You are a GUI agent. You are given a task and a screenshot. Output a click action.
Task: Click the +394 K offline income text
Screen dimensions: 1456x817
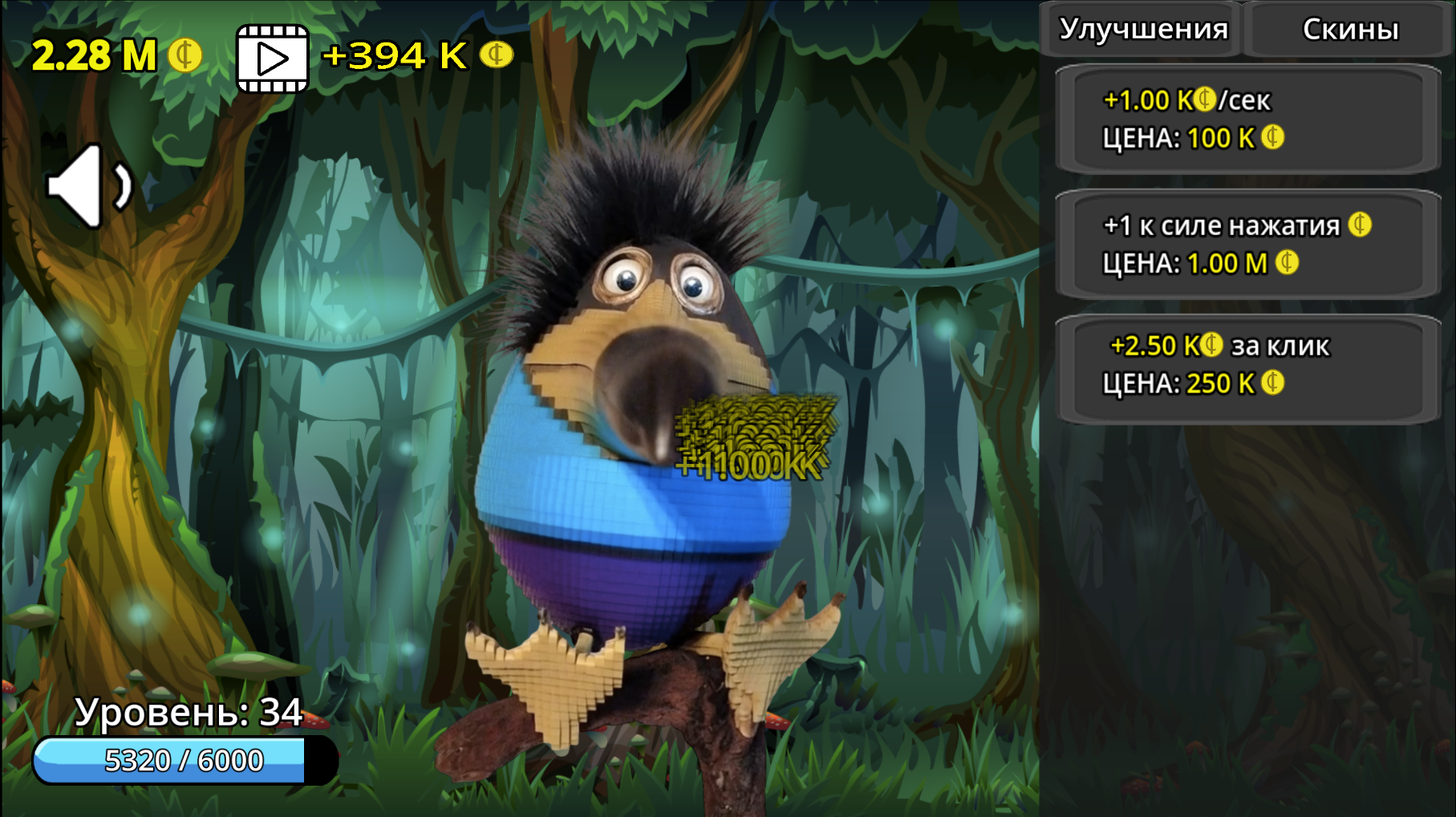(392, 56)
